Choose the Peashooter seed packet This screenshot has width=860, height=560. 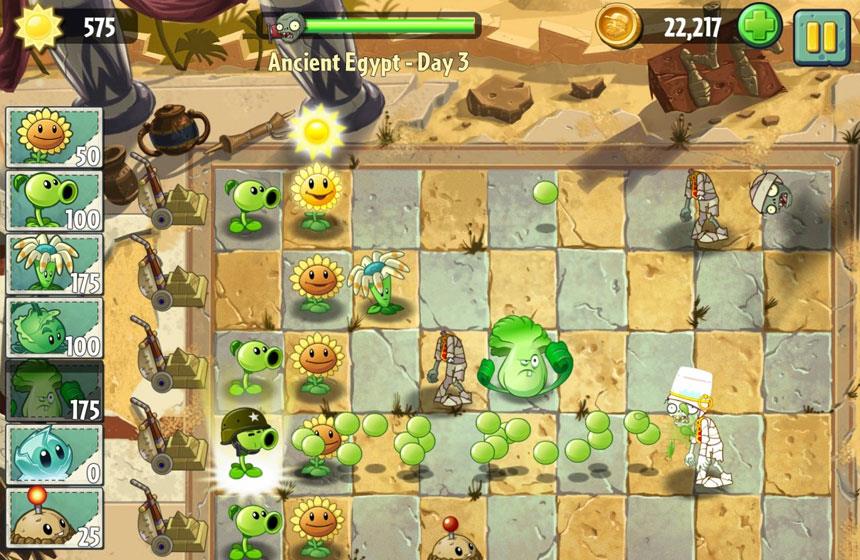[55, 200]
